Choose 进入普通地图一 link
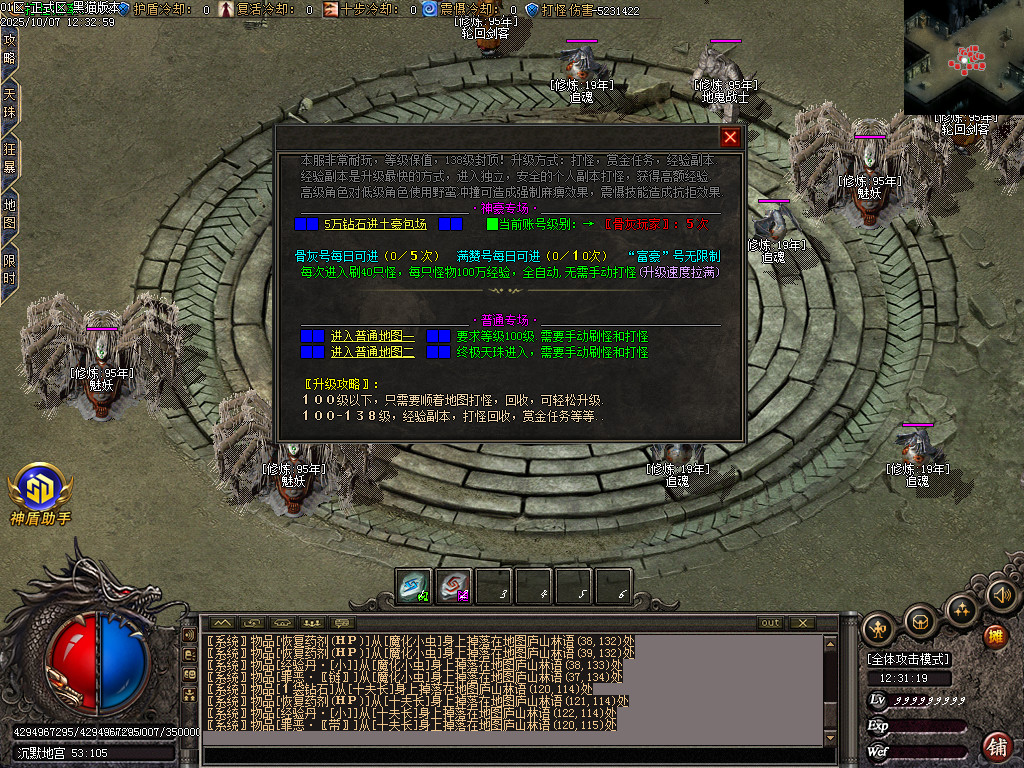 pyautogui.click(x=372, y=337)
